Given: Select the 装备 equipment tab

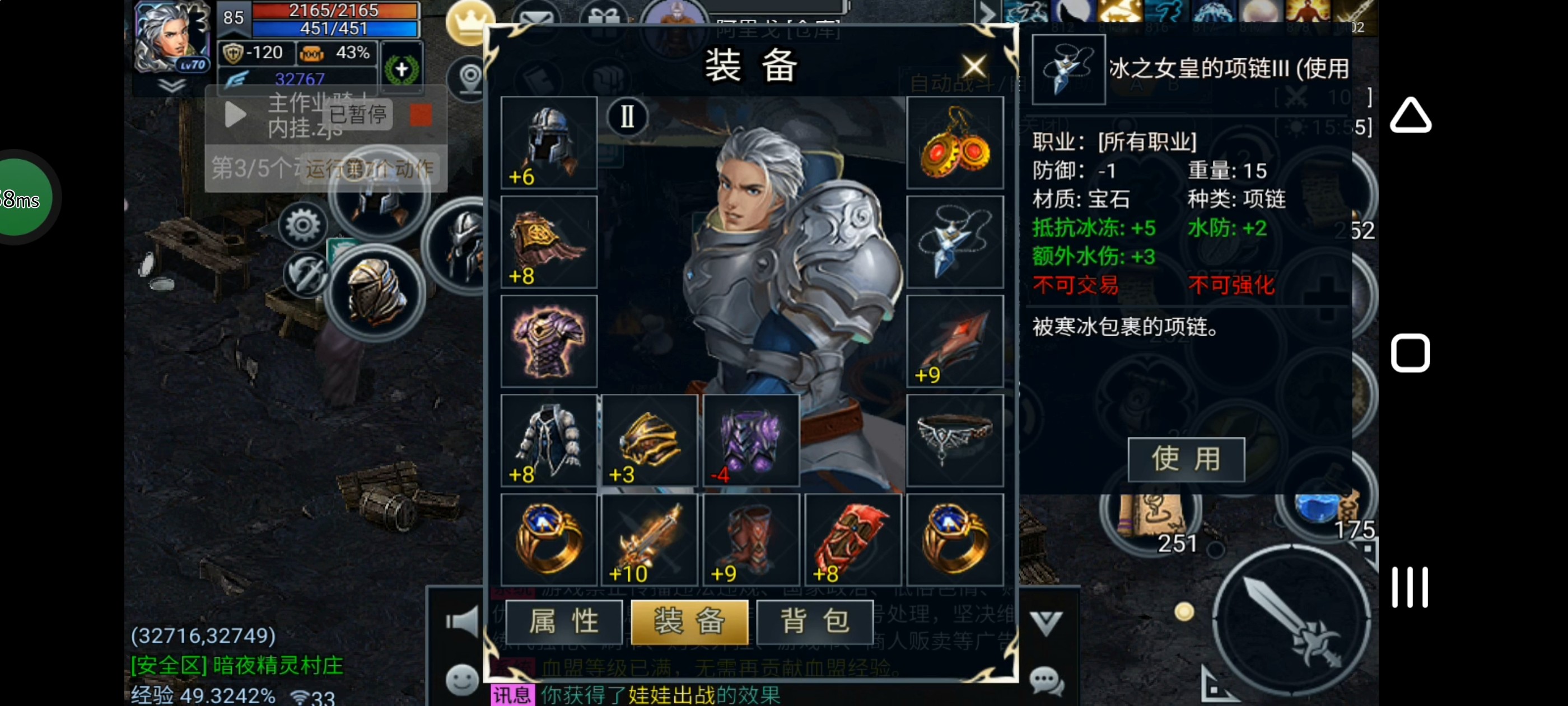Looking at the screenshot, I should (x=689, y=621).
